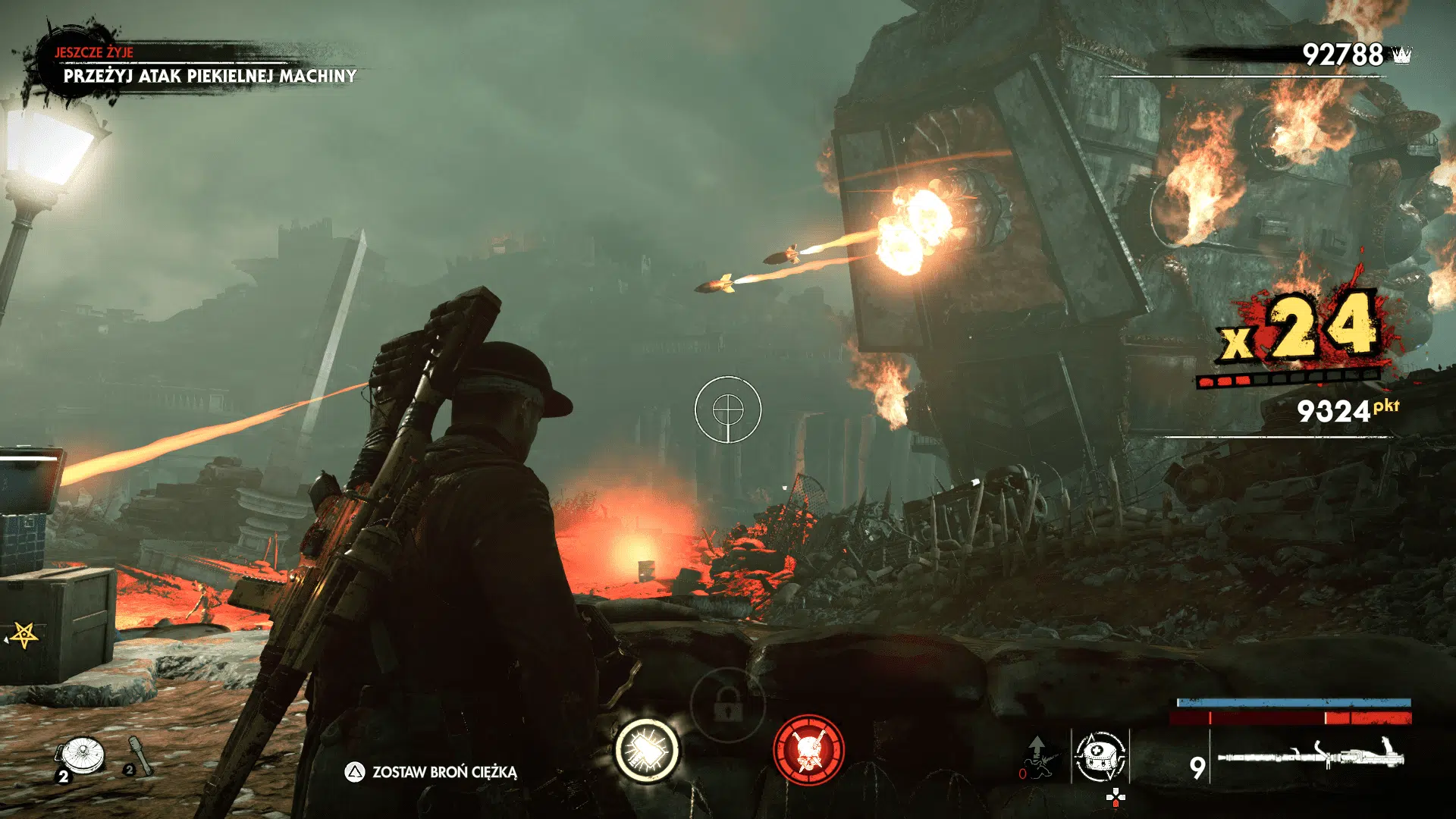The height and width of the screenshot is (819, 1456).
Task: Click the crosshair reticle in the center
Action: 729,410
